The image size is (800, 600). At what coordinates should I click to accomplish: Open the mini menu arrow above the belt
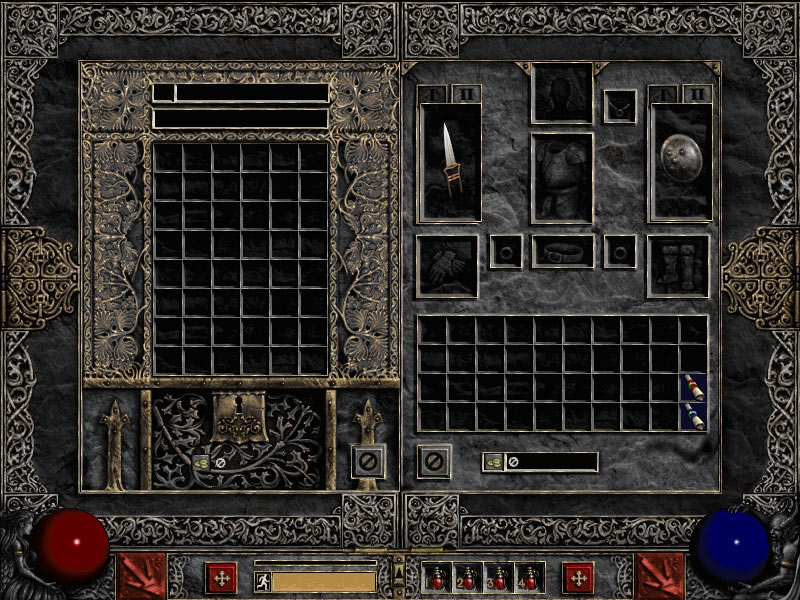399,568
